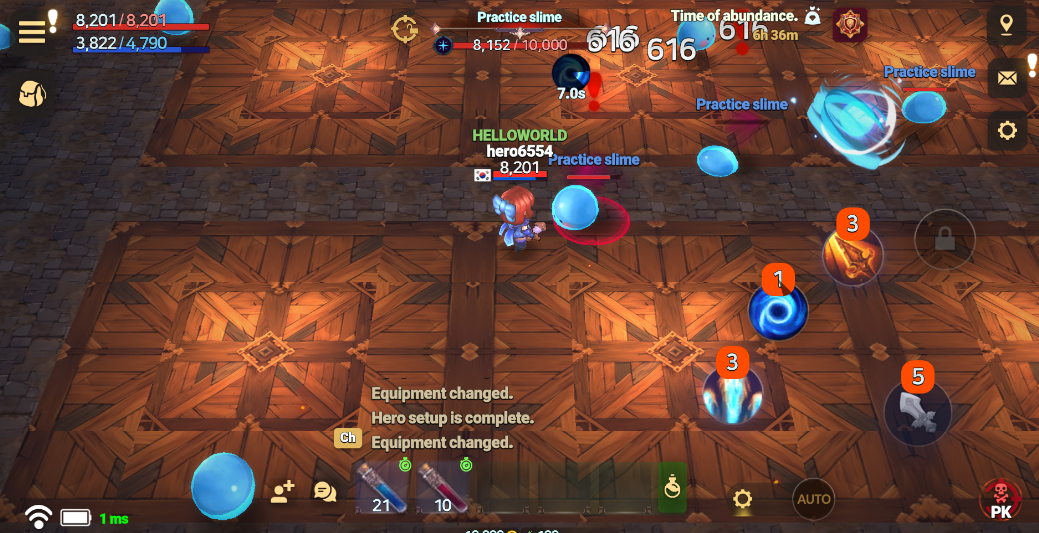Trigger the basic sword attack button

917,412
